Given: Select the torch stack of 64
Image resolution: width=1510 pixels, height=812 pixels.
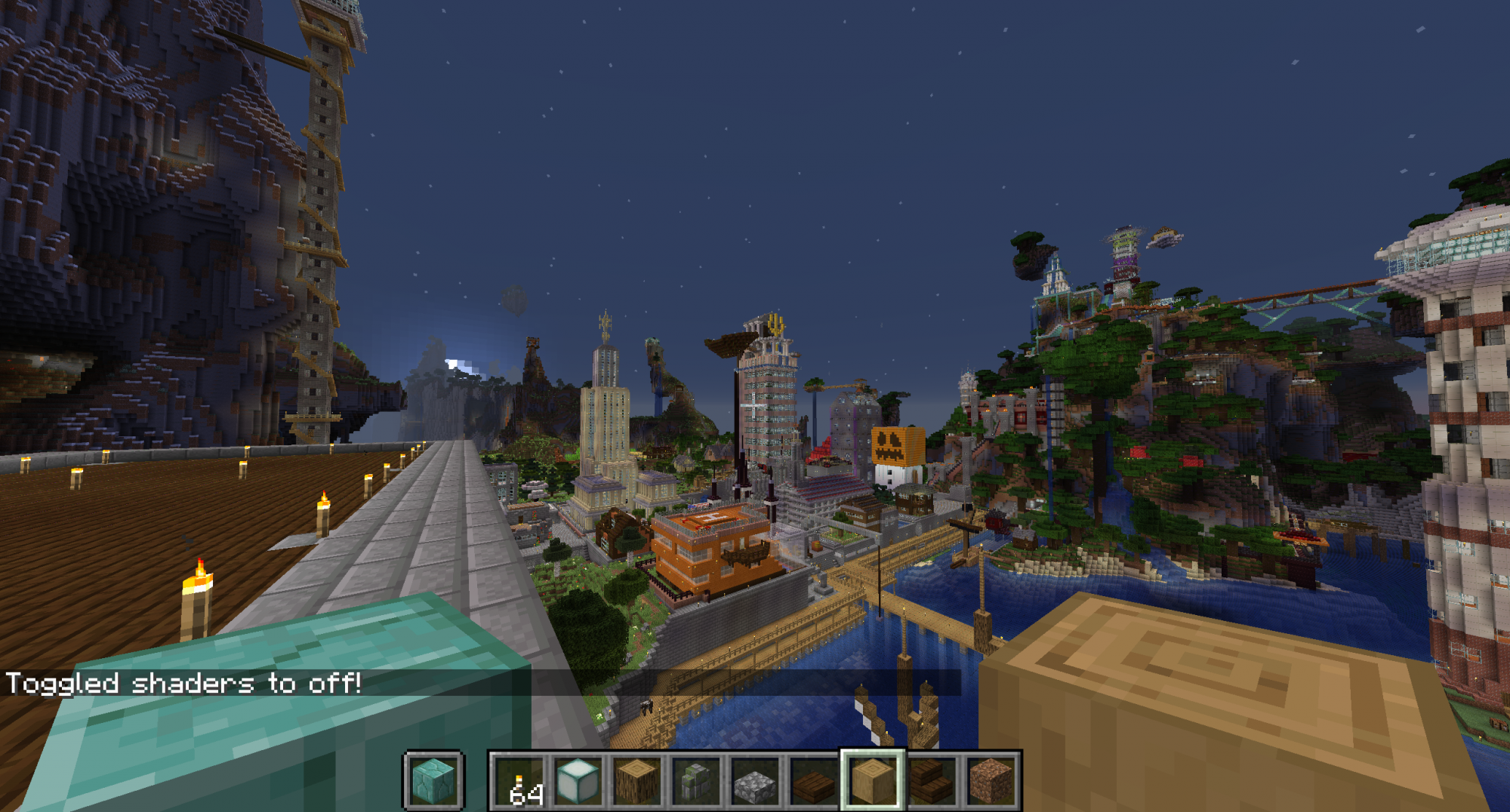Looking at the screenshot, I should pos(519,782).
